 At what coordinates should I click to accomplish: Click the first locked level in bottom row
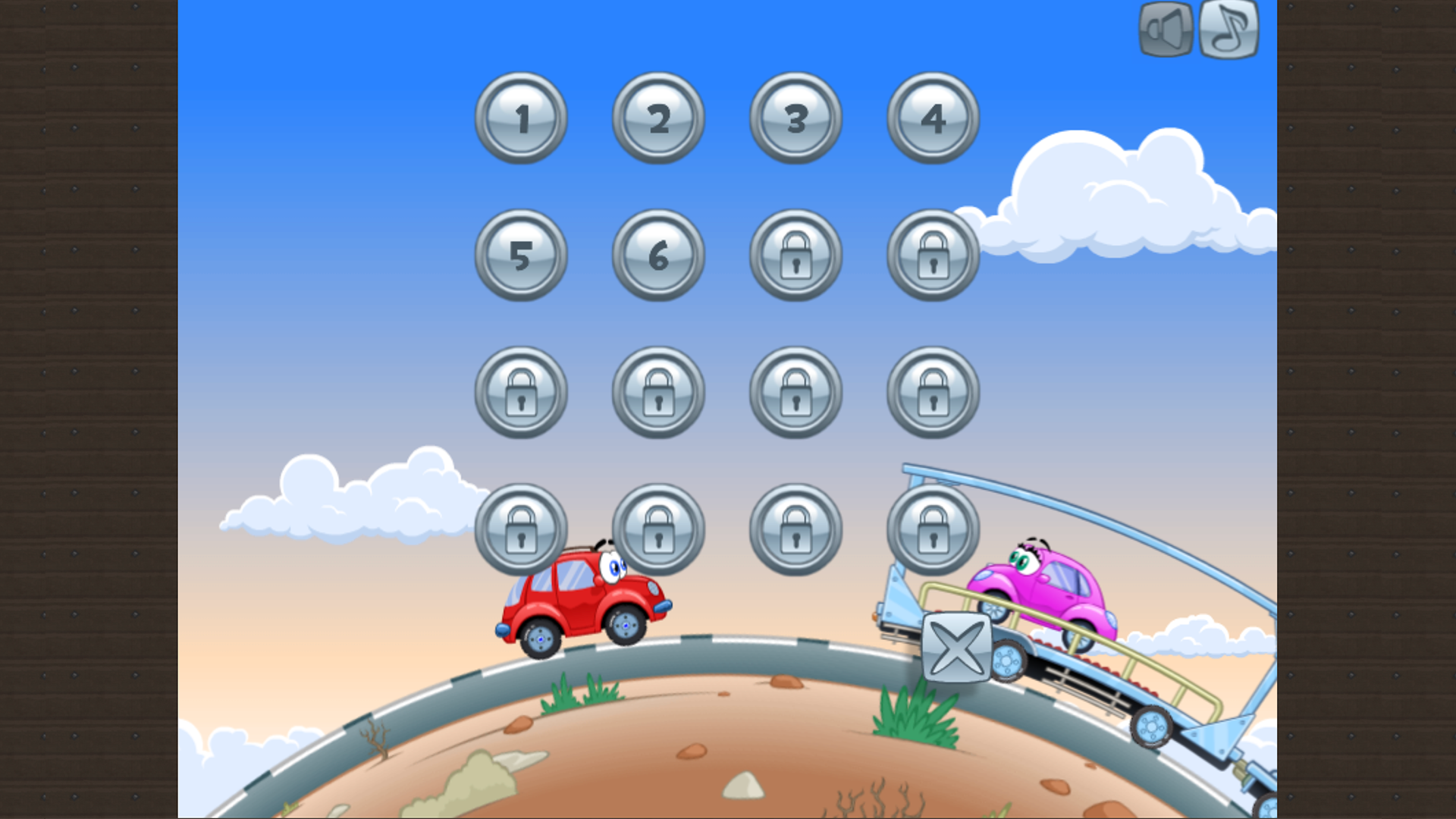[520, 529]
